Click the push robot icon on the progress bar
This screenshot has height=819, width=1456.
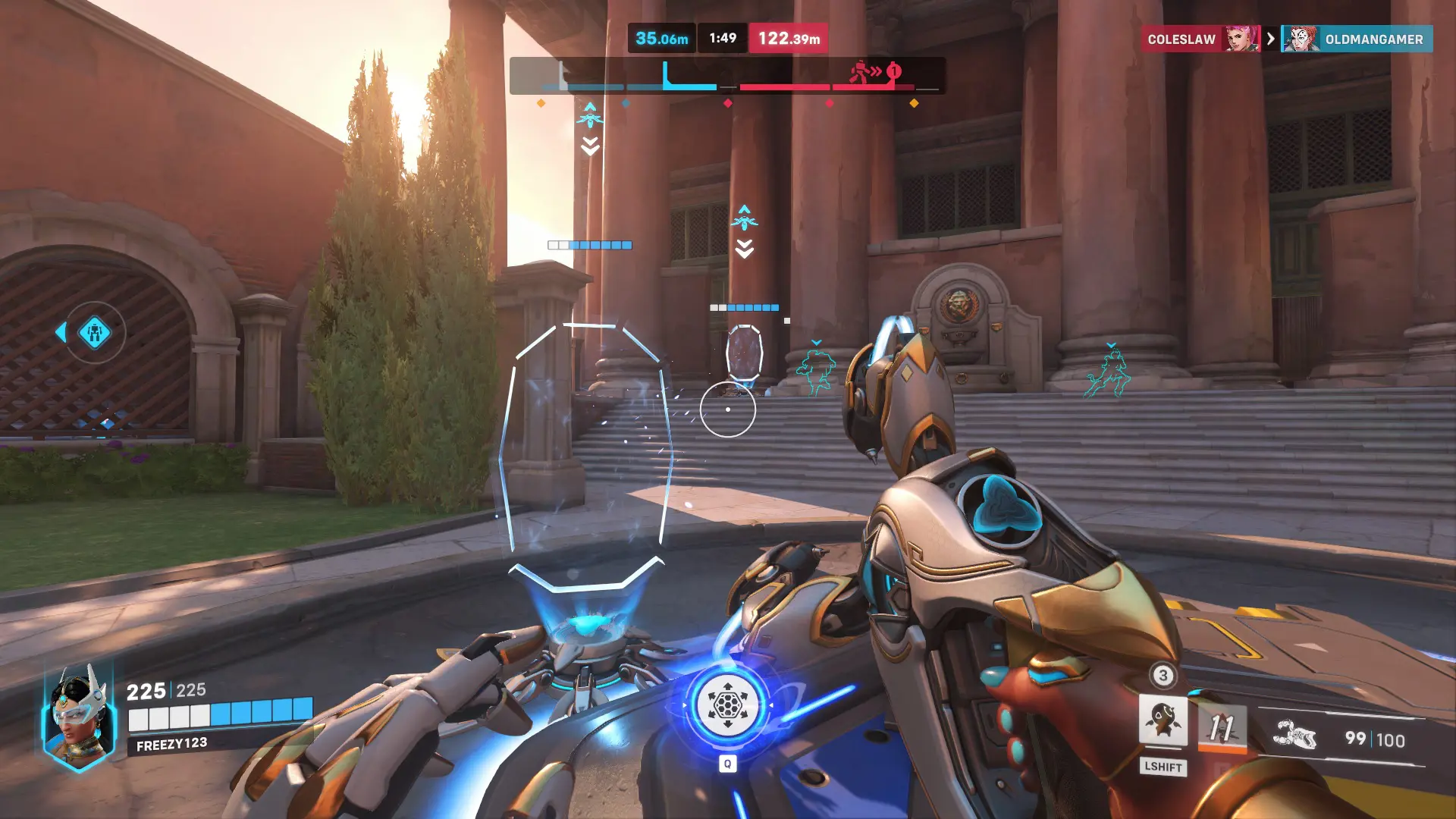[x=860, y=71]
